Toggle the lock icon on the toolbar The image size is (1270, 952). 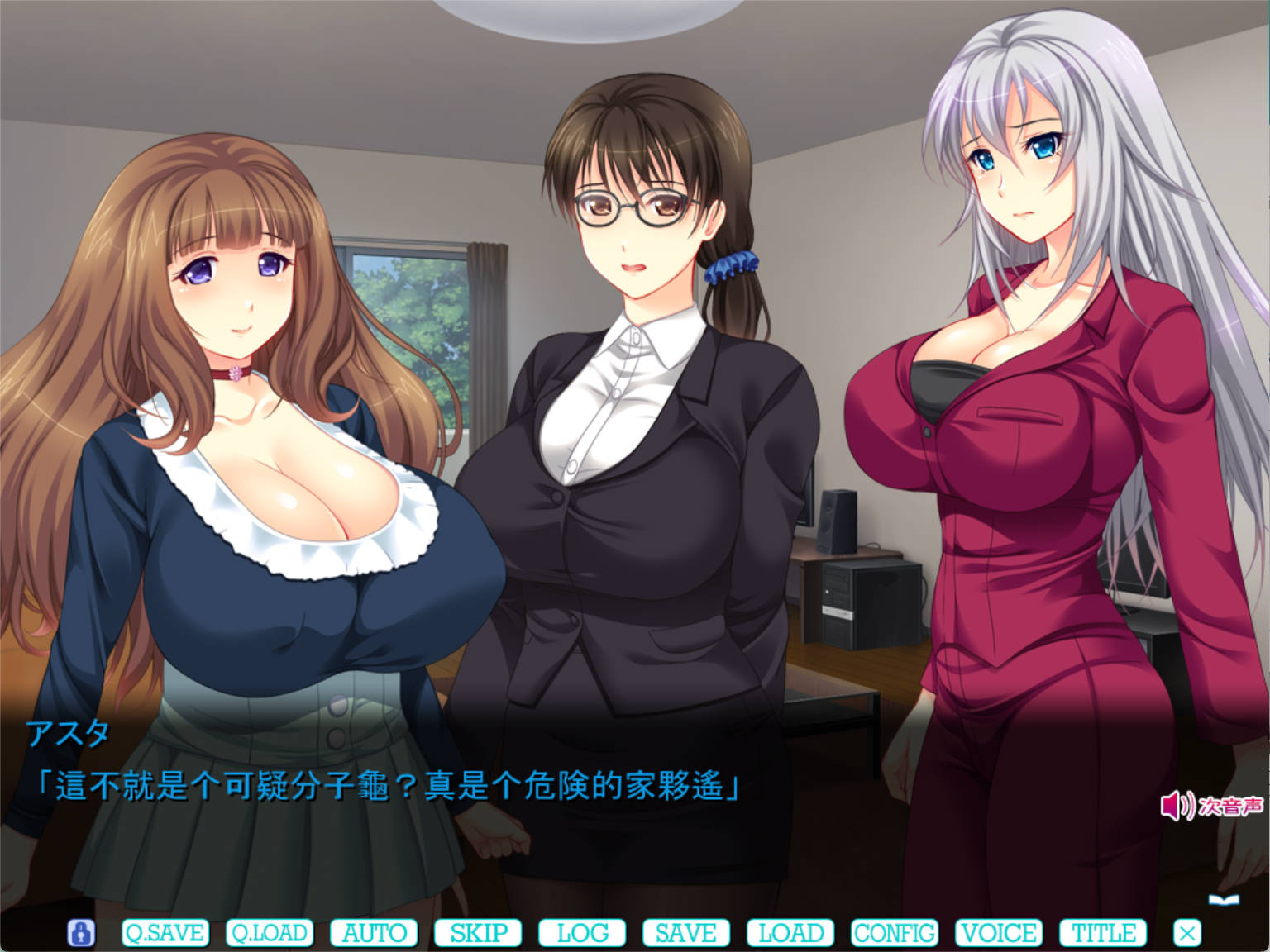(x=81, y=933)
